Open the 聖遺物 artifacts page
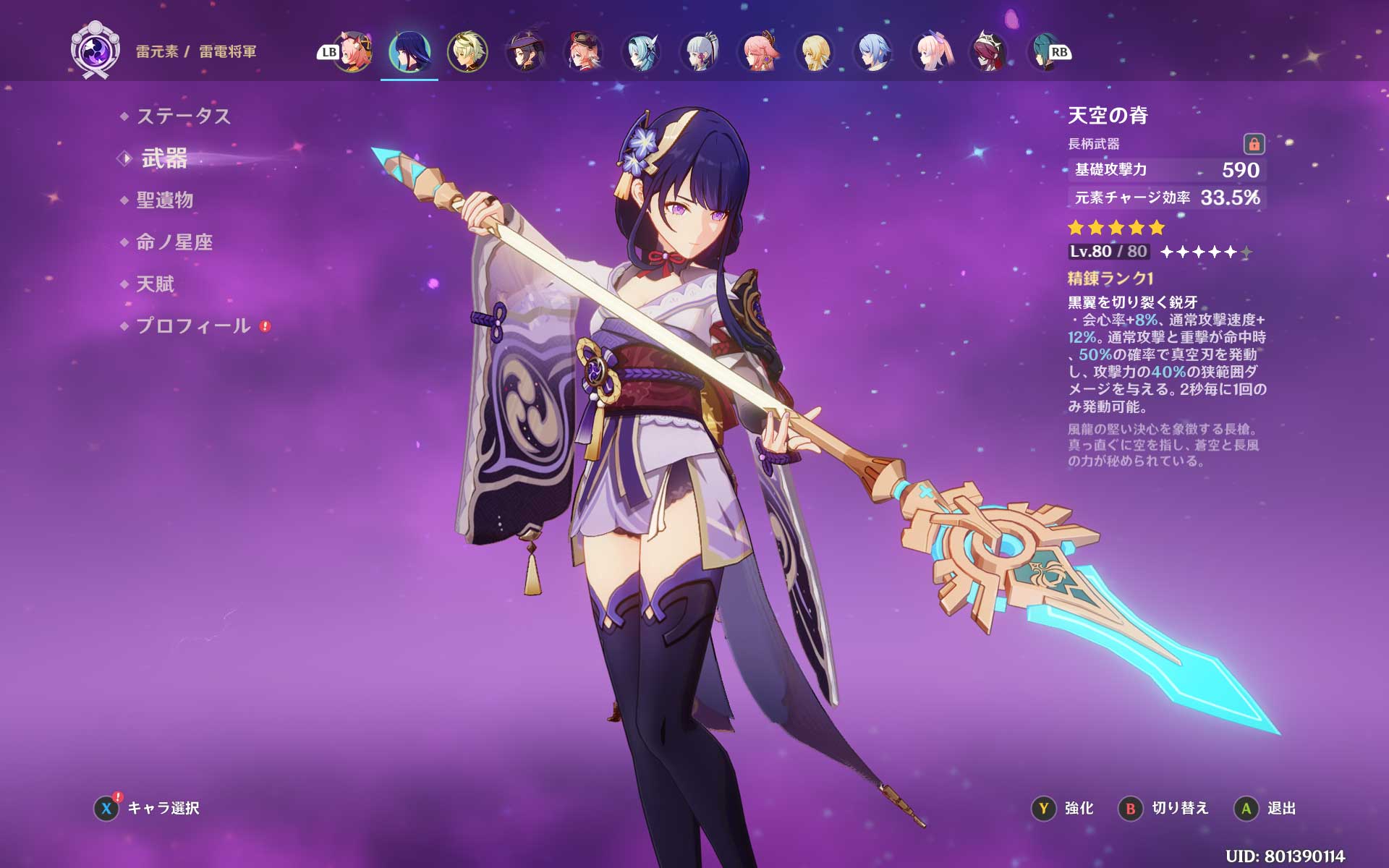Screen dimensions: 1389x868 165,200
